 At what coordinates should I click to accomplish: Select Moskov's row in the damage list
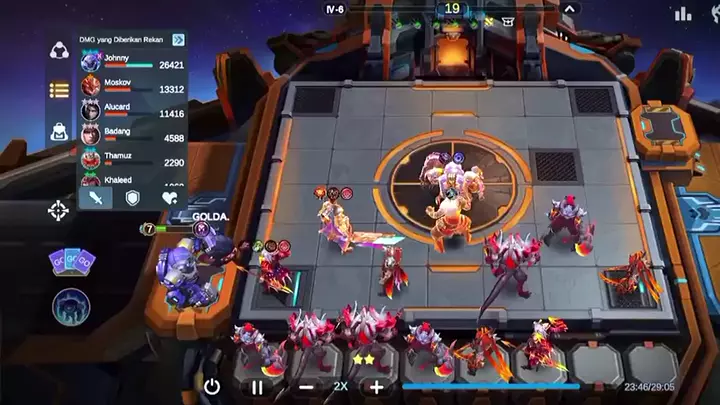coord(132,86)
